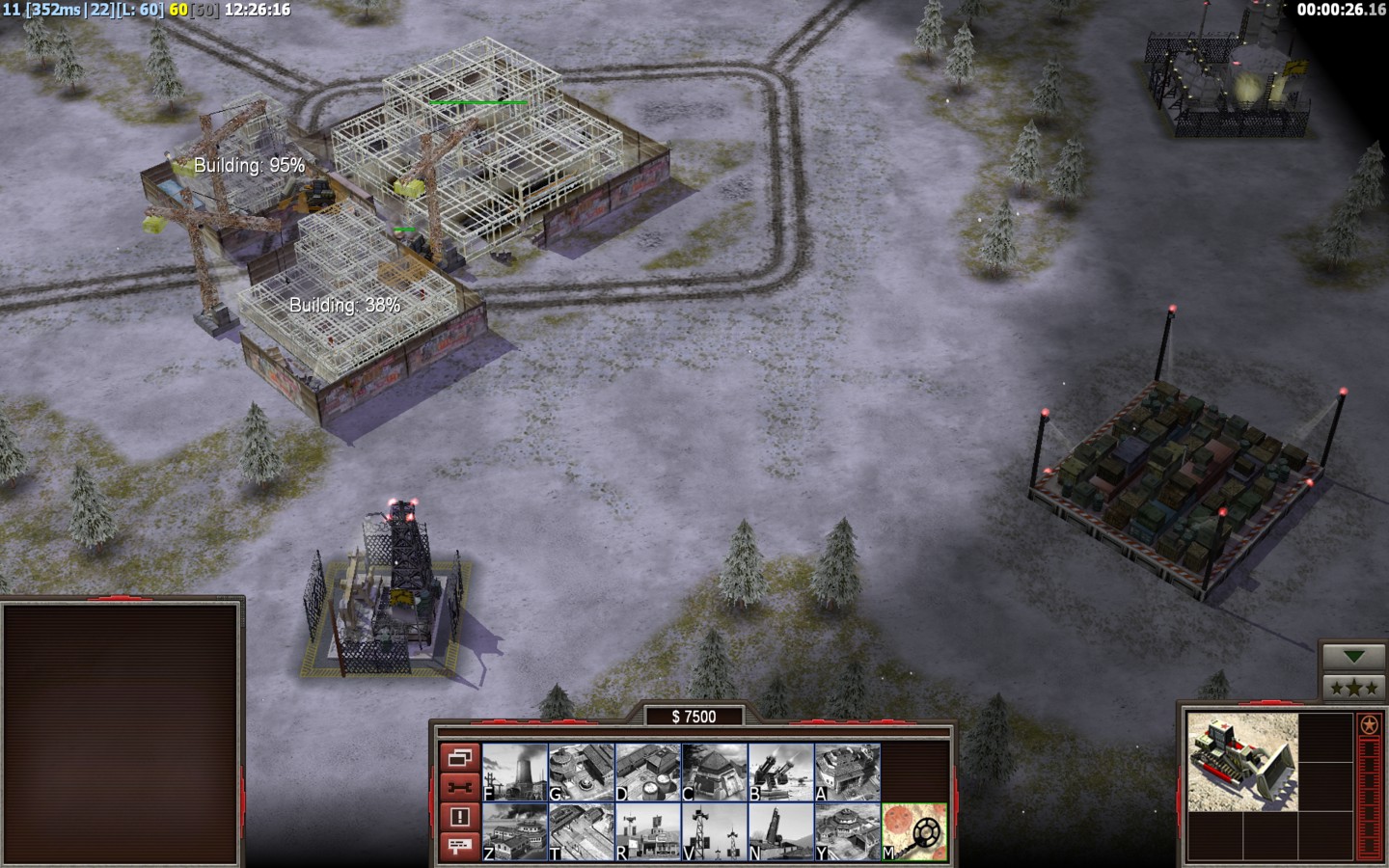Choose the War Factory icon labeled A
Image resolution: width=1389 pixels, height=868 pixels.
pos(848,773)
